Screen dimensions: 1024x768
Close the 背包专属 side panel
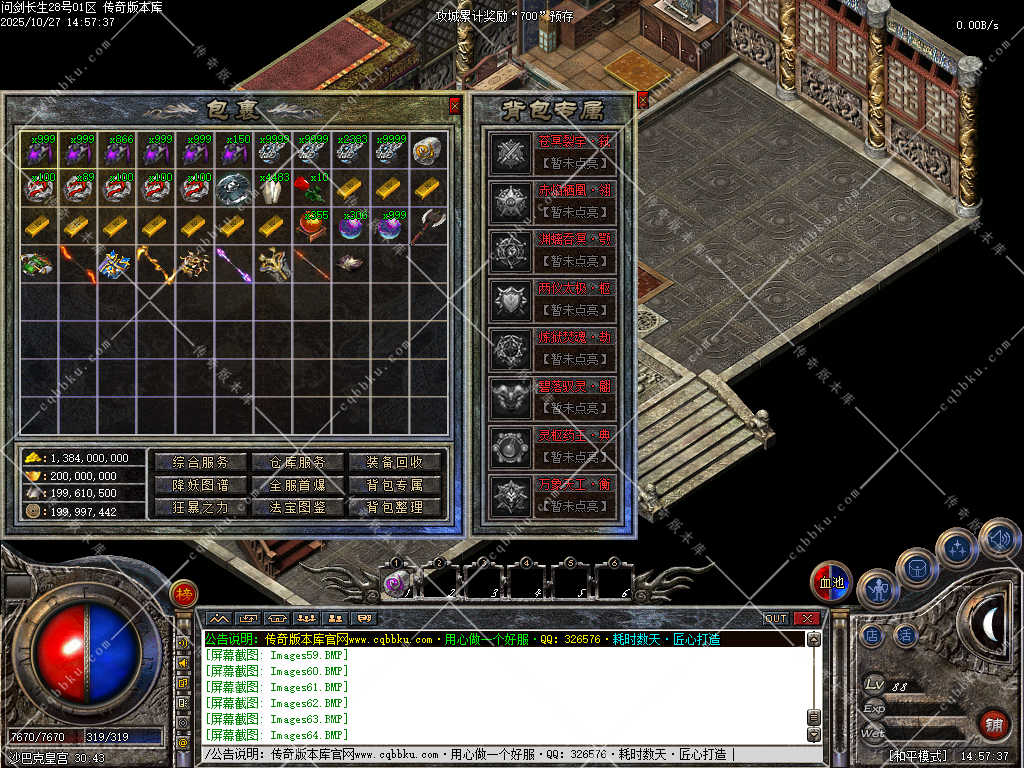pos(642,98)
